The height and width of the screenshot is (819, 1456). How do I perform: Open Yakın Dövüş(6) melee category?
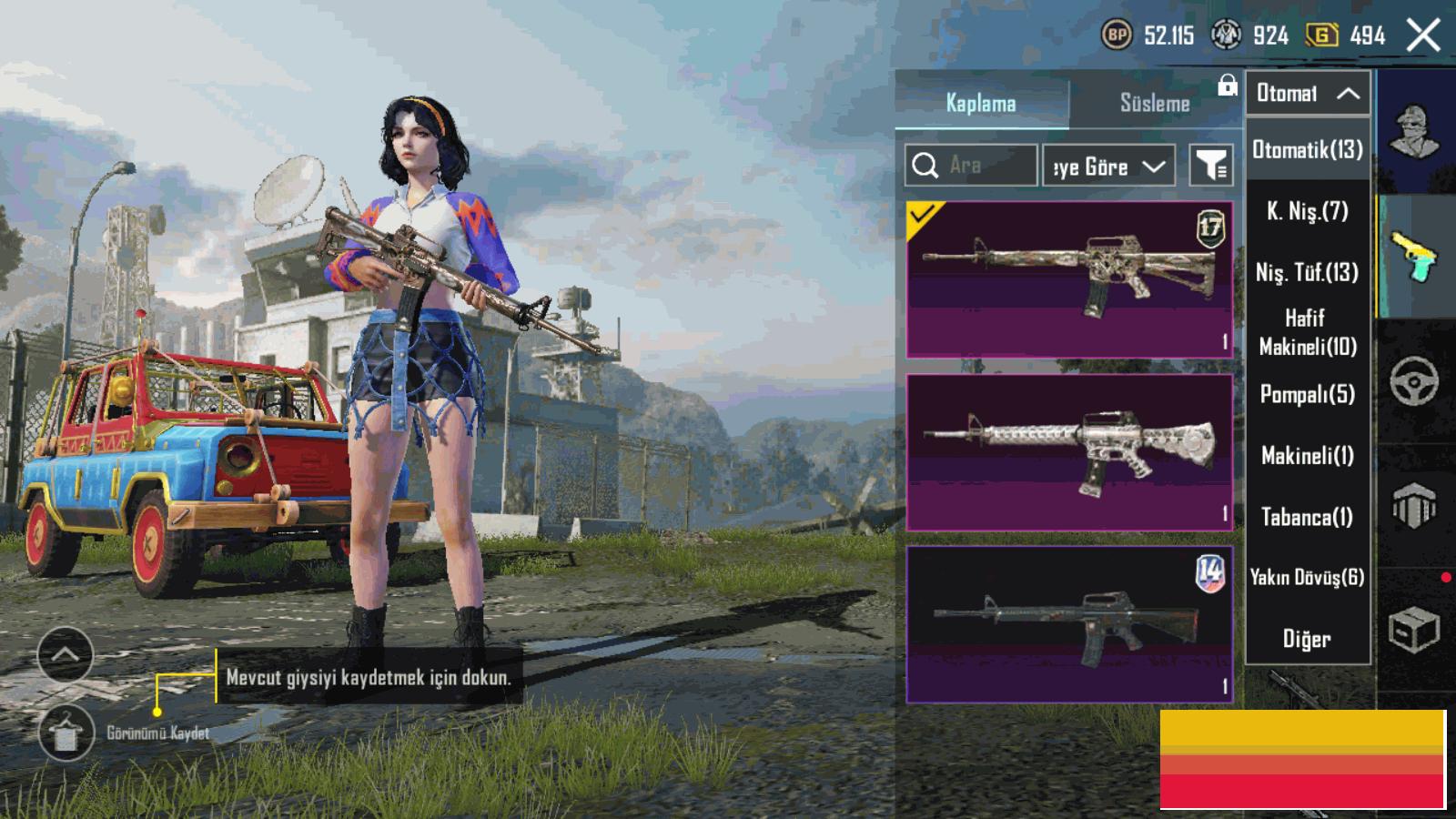pos(1307,577)
